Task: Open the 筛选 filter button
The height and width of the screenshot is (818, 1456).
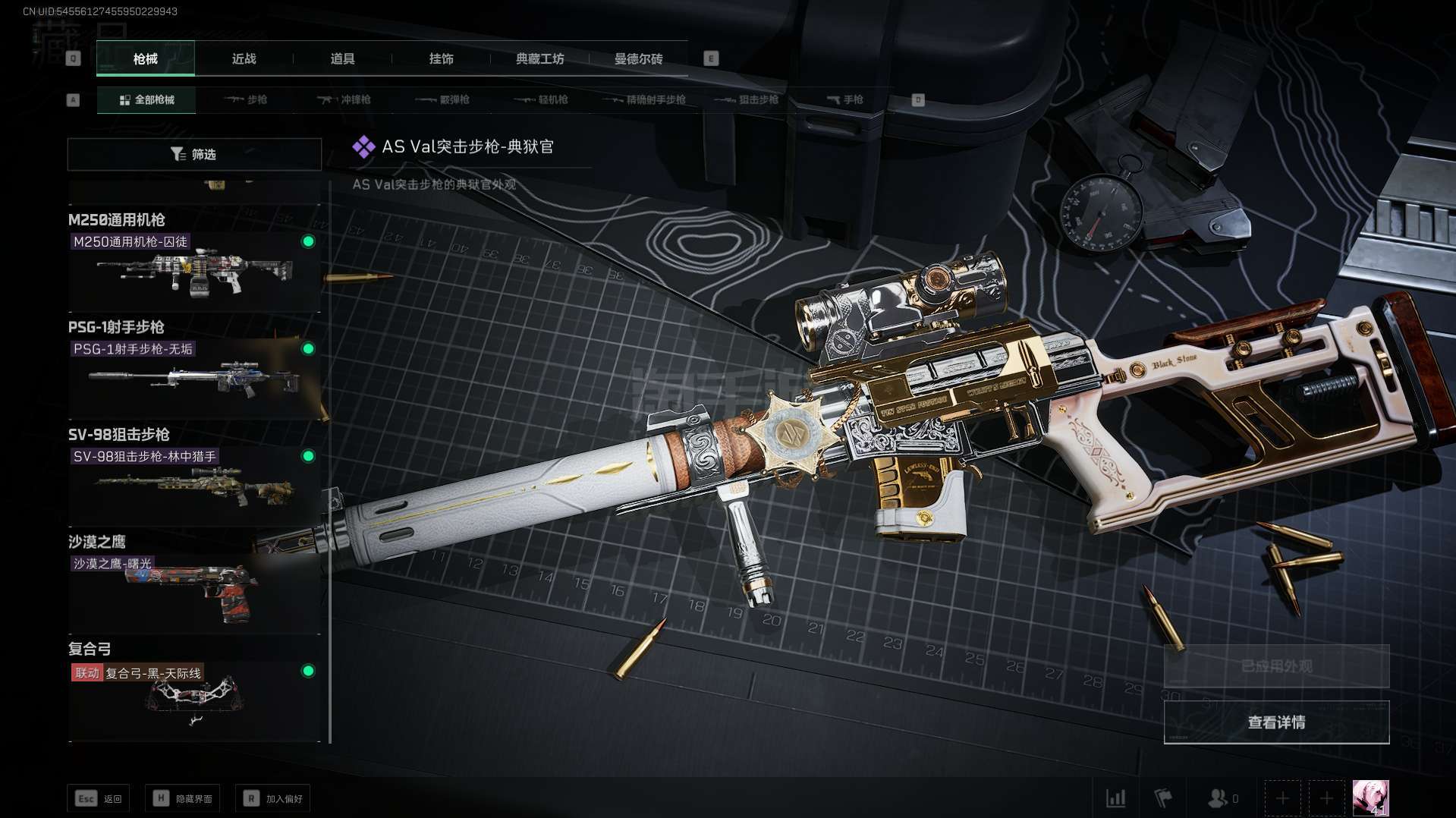Action: [x=194, y=155]
